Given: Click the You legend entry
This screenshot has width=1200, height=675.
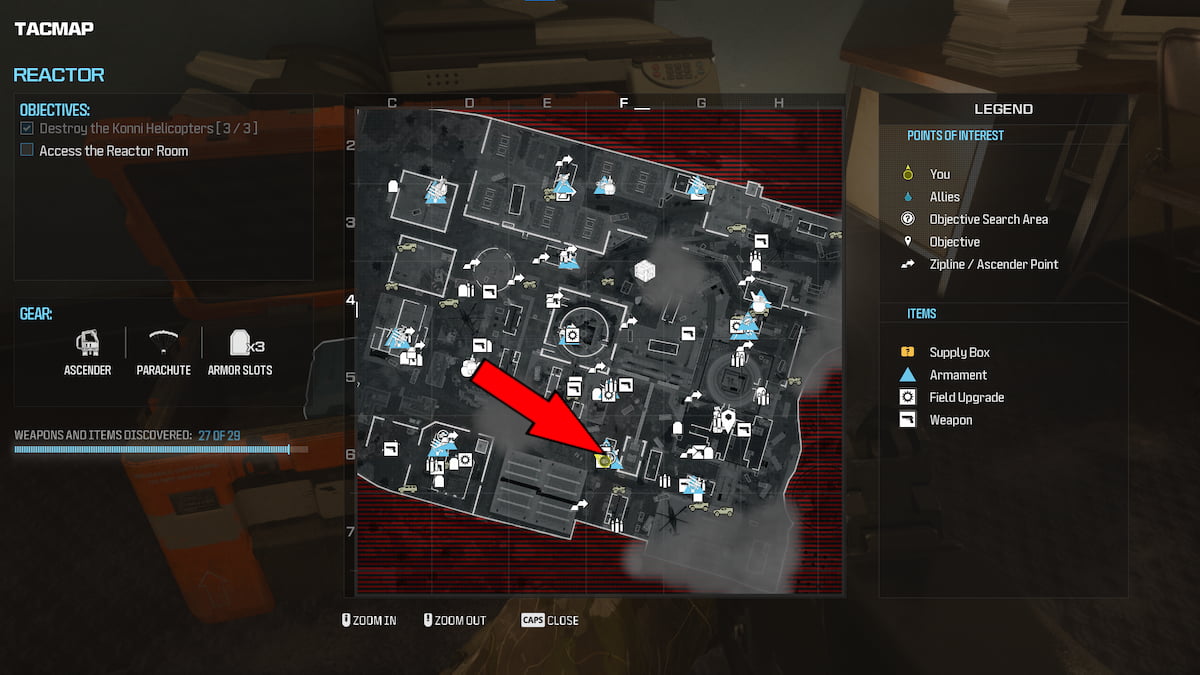Looking at the screenshot, I should coord(939,174).
